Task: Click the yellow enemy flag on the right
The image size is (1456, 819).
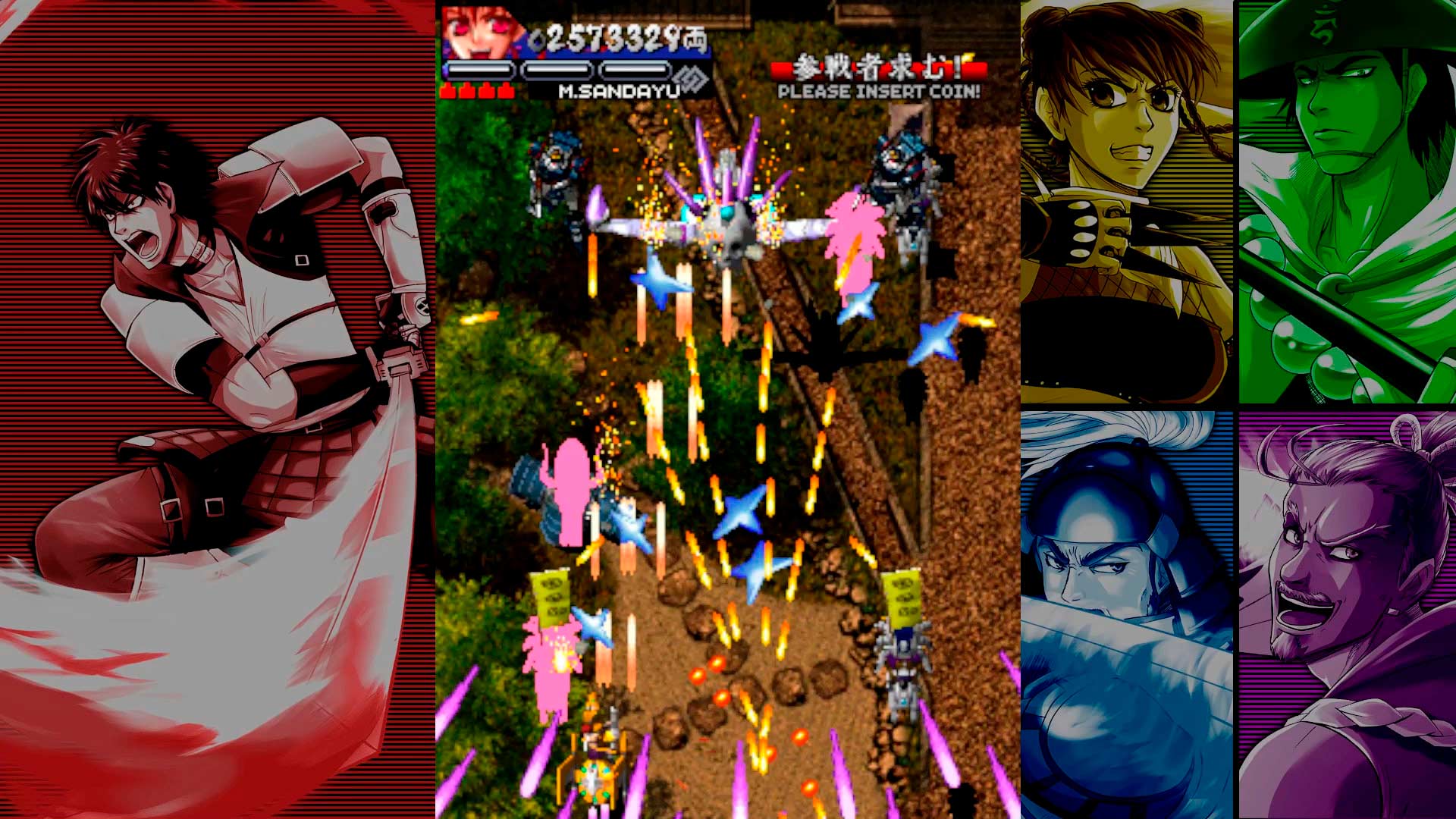Action: click(x=902, y=599)
